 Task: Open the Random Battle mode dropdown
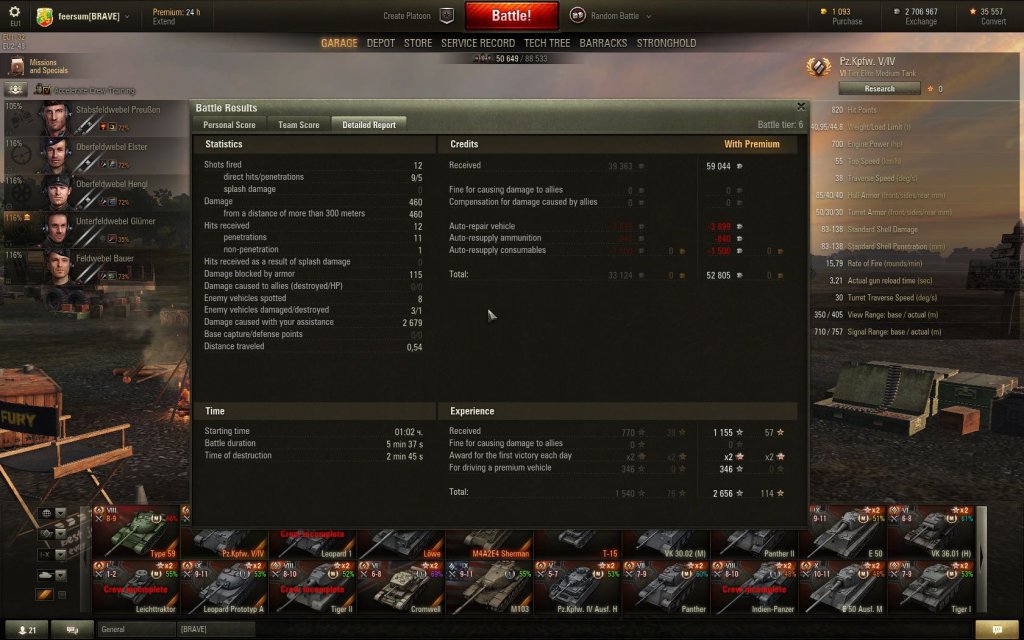point(611,16)
